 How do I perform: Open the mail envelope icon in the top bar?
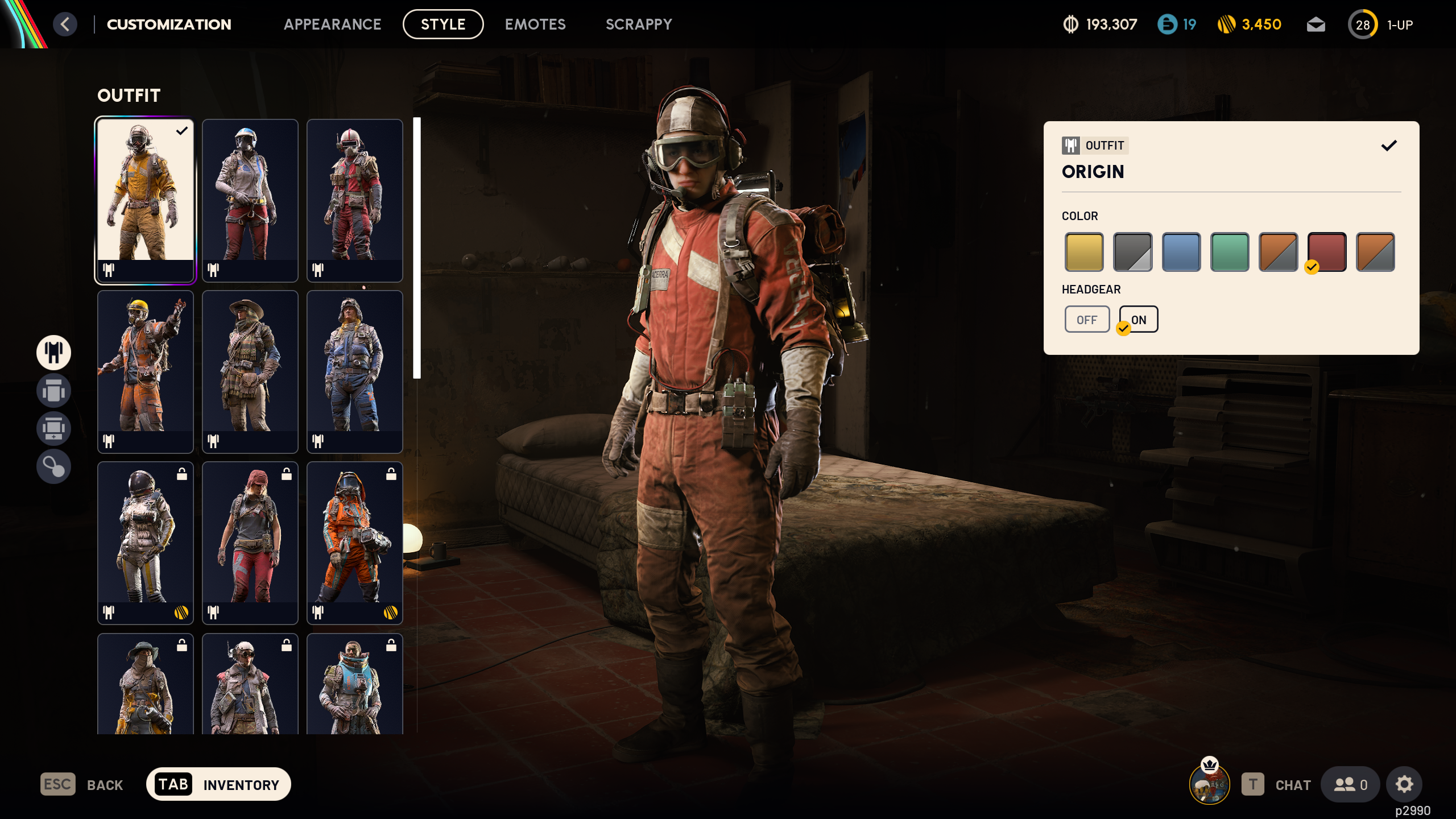pos(1316,24)
